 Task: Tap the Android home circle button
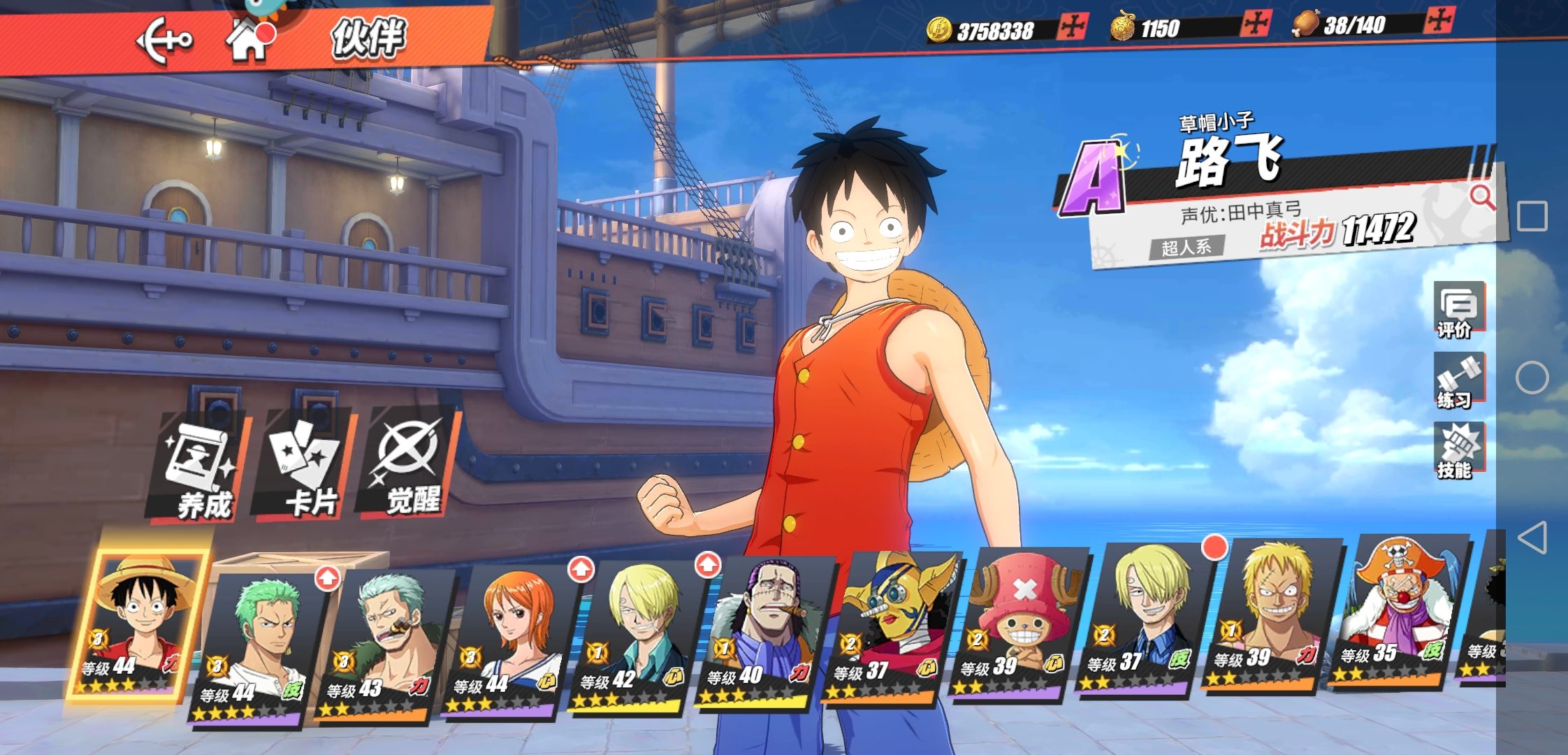[x=1532, y=377]
